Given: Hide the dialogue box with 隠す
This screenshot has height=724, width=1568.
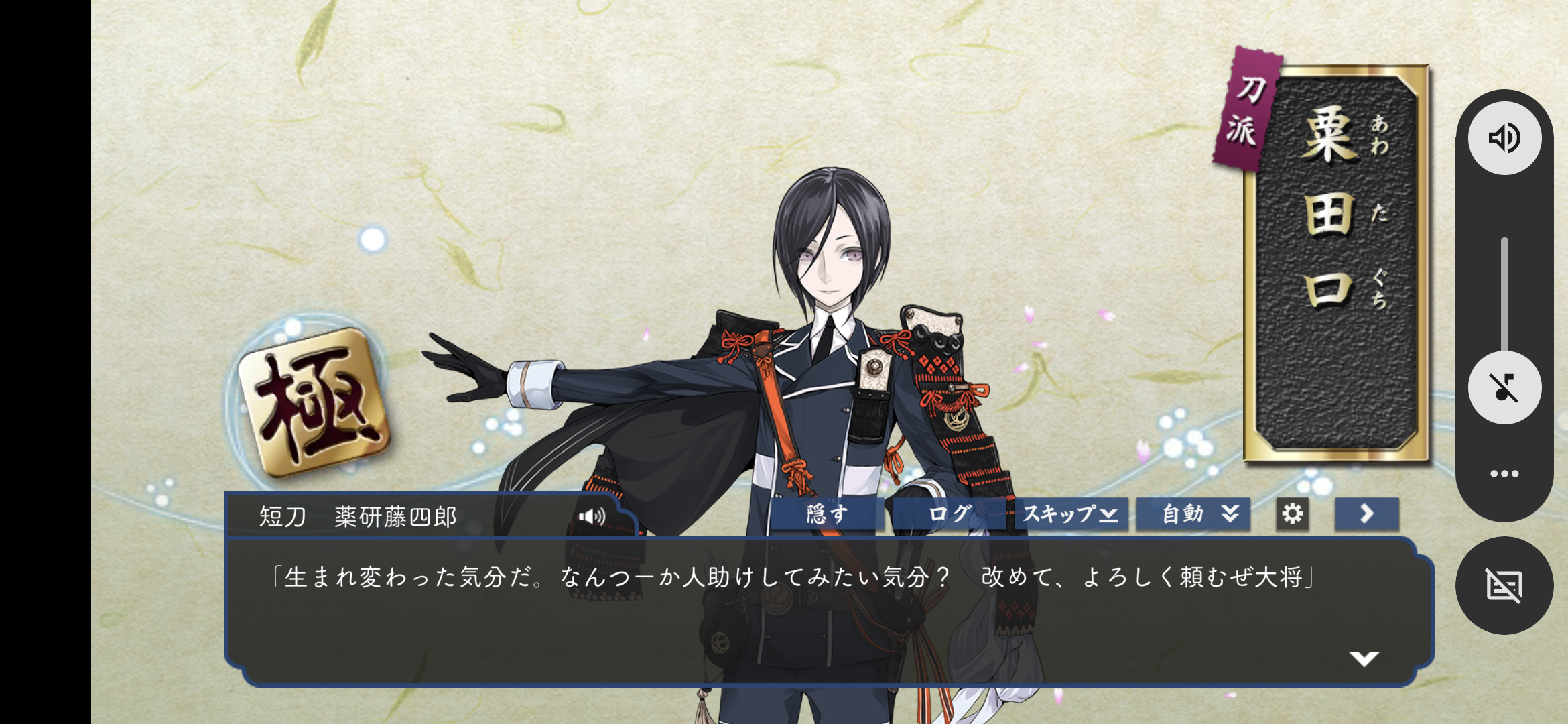Looking at the screenshot, I should click(827, 514).
